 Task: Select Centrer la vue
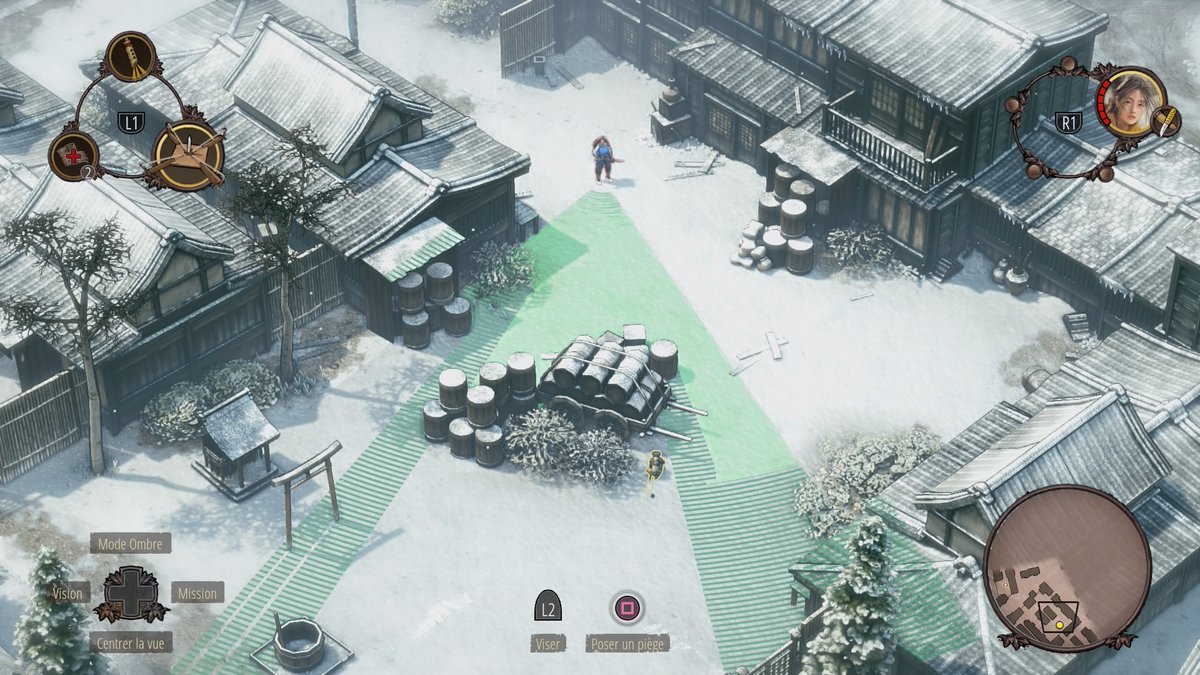coord(130,643)
